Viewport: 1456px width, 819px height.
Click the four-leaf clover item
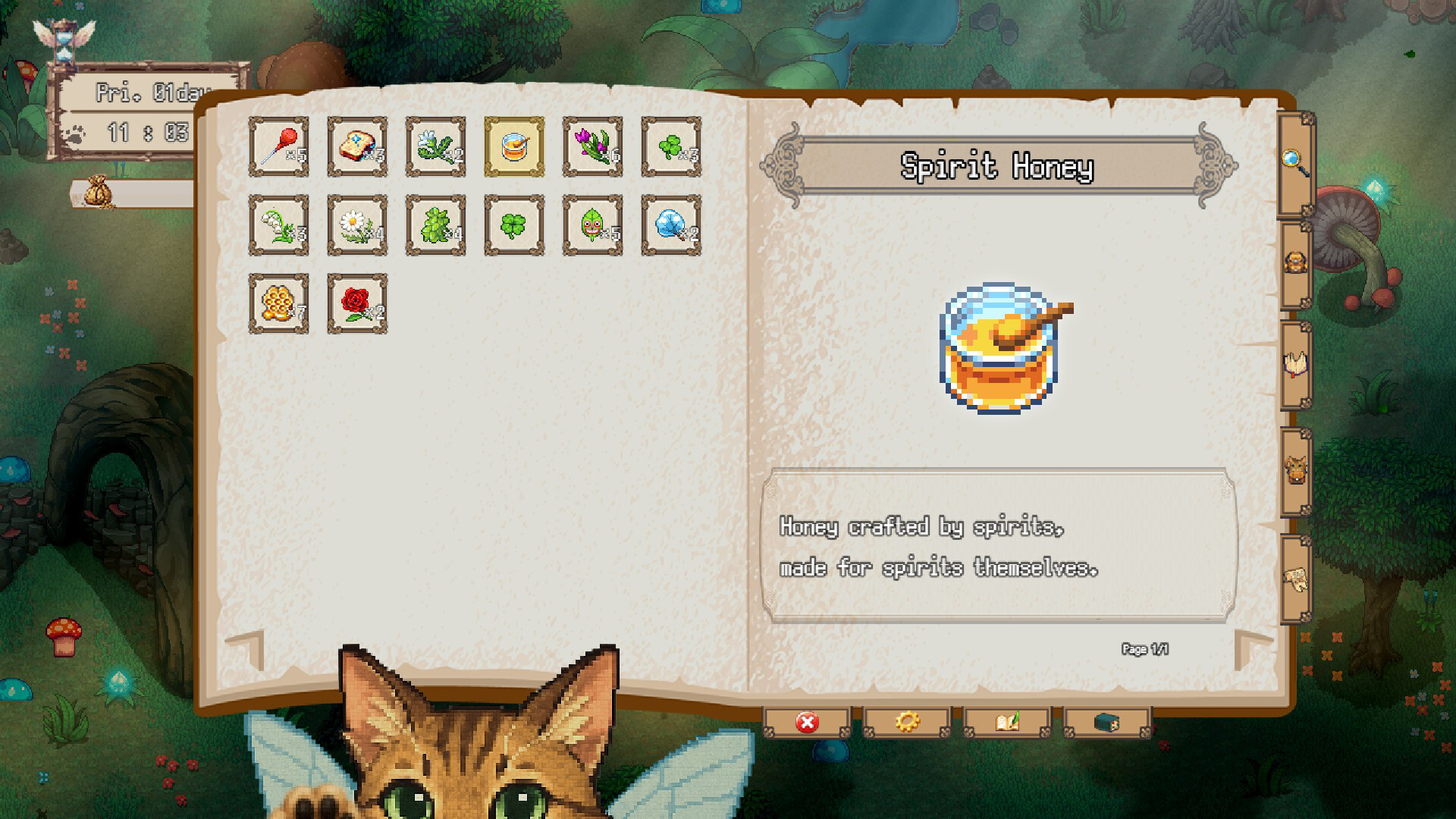[x=514, y=226]
